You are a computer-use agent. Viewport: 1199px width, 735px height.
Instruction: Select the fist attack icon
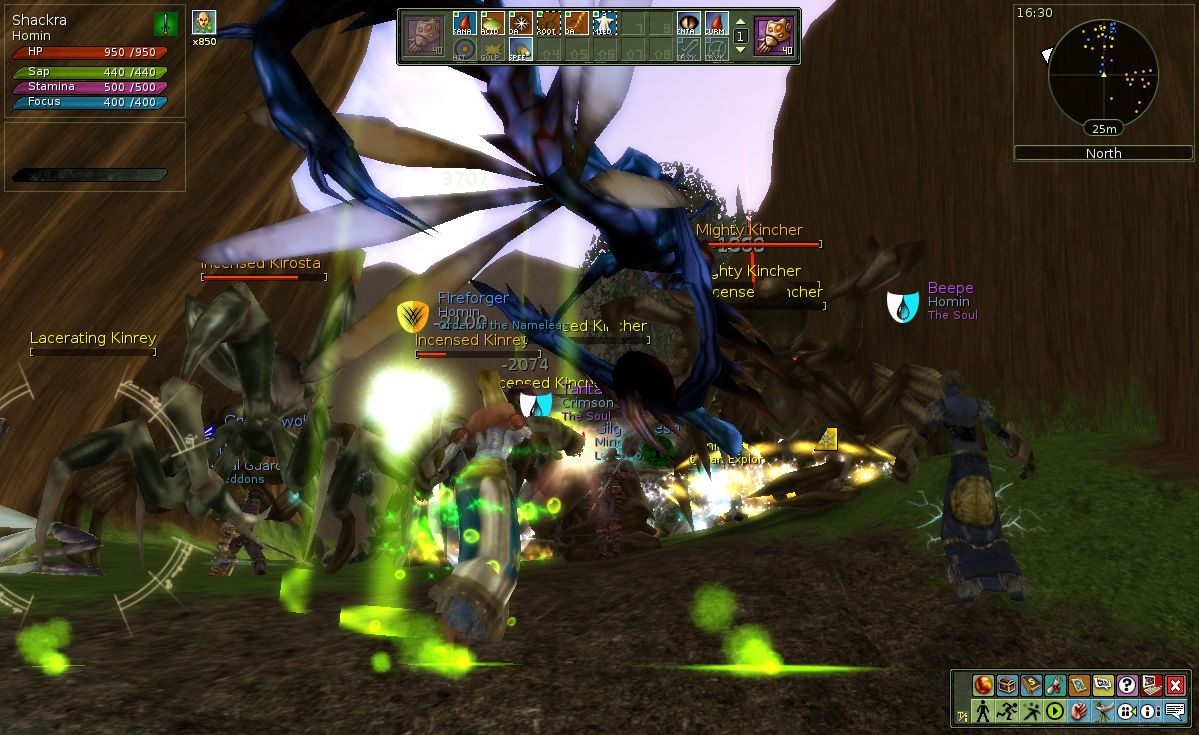(x=1079, y=711)
